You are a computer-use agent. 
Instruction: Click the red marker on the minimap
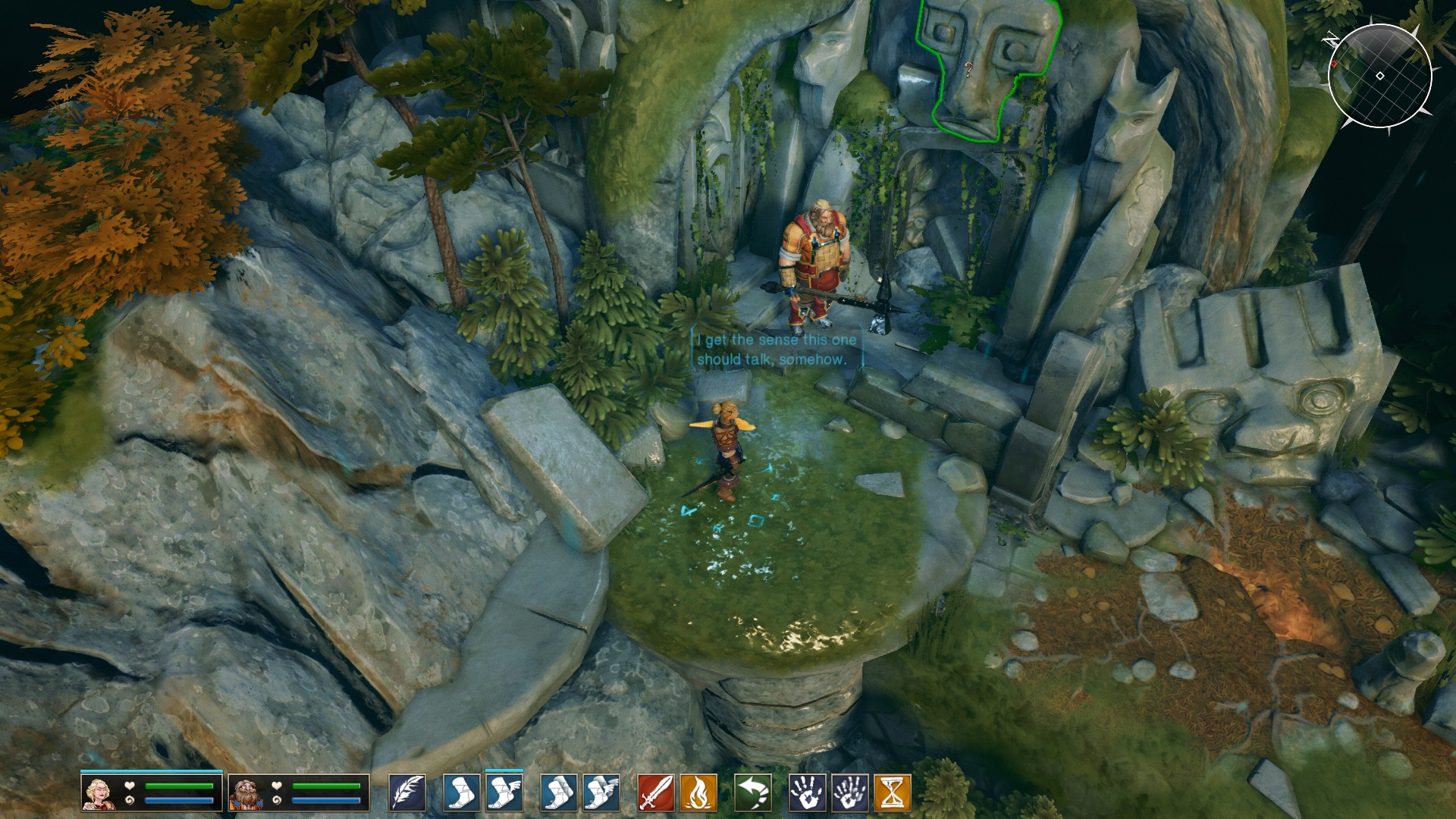(x=1334, y=64)
